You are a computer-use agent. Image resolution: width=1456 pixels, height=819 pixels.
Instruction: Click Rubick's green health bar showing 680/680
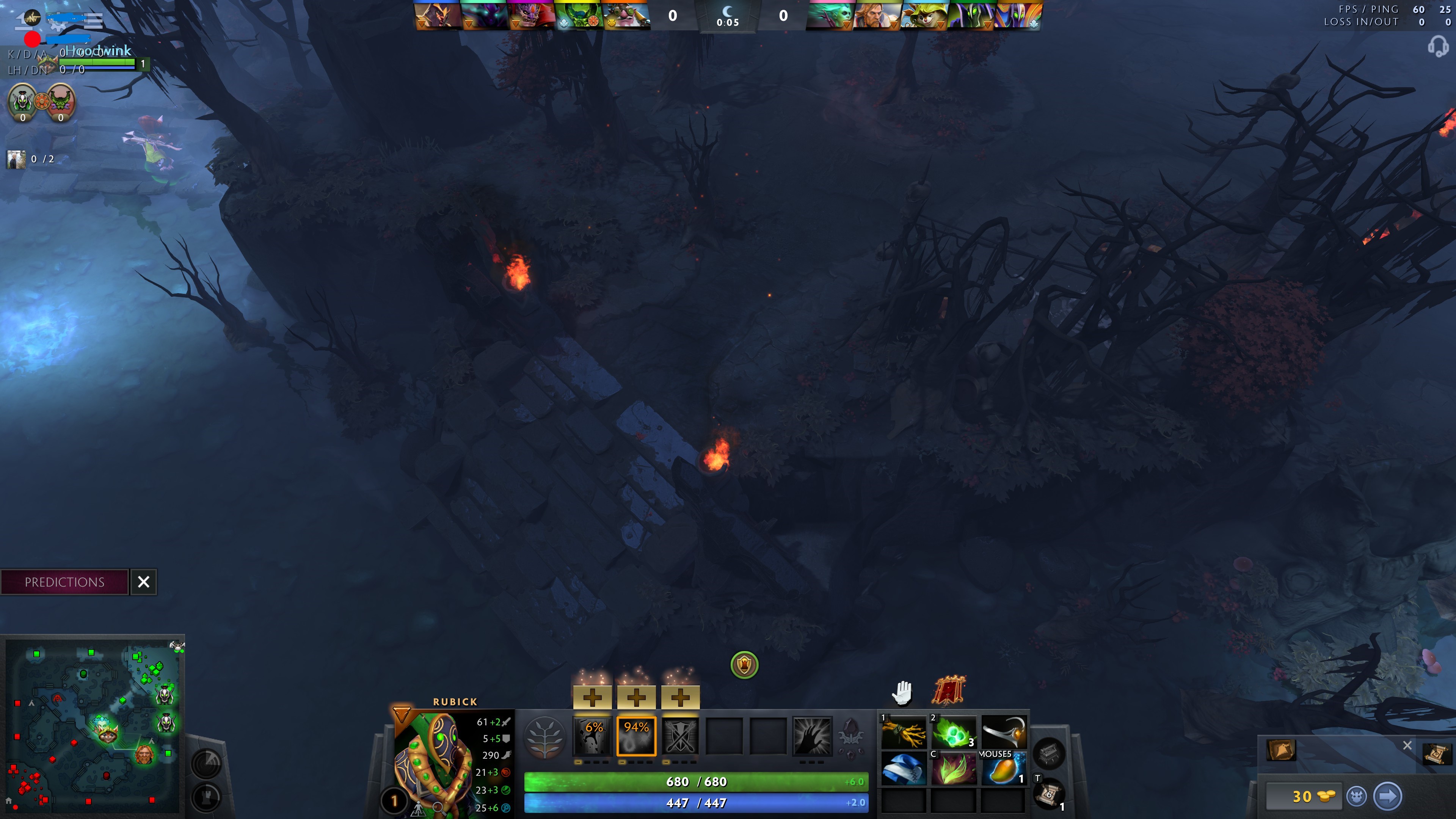pos(695,781)
